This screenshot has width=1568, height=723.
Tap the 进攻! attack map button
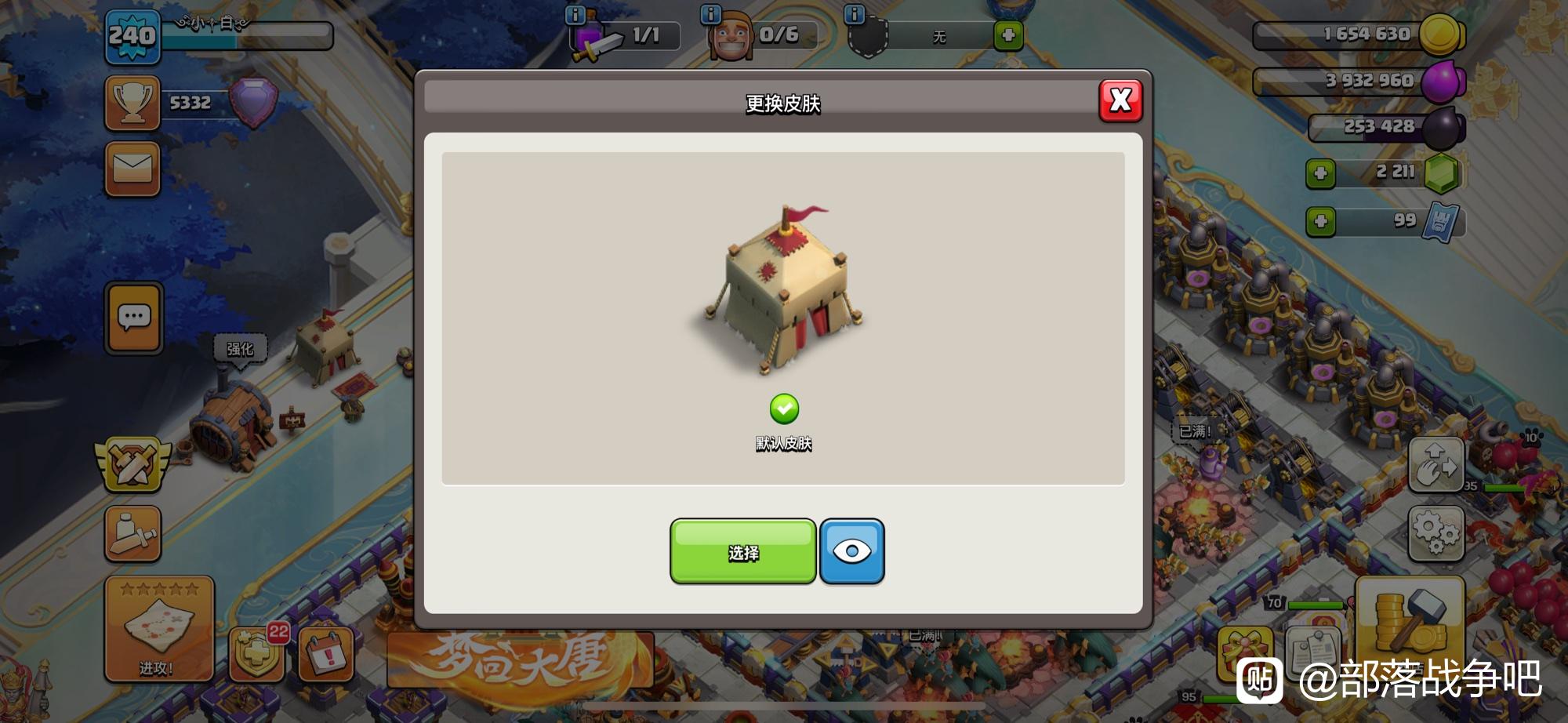pyautogui.click(x=158, y=628)
